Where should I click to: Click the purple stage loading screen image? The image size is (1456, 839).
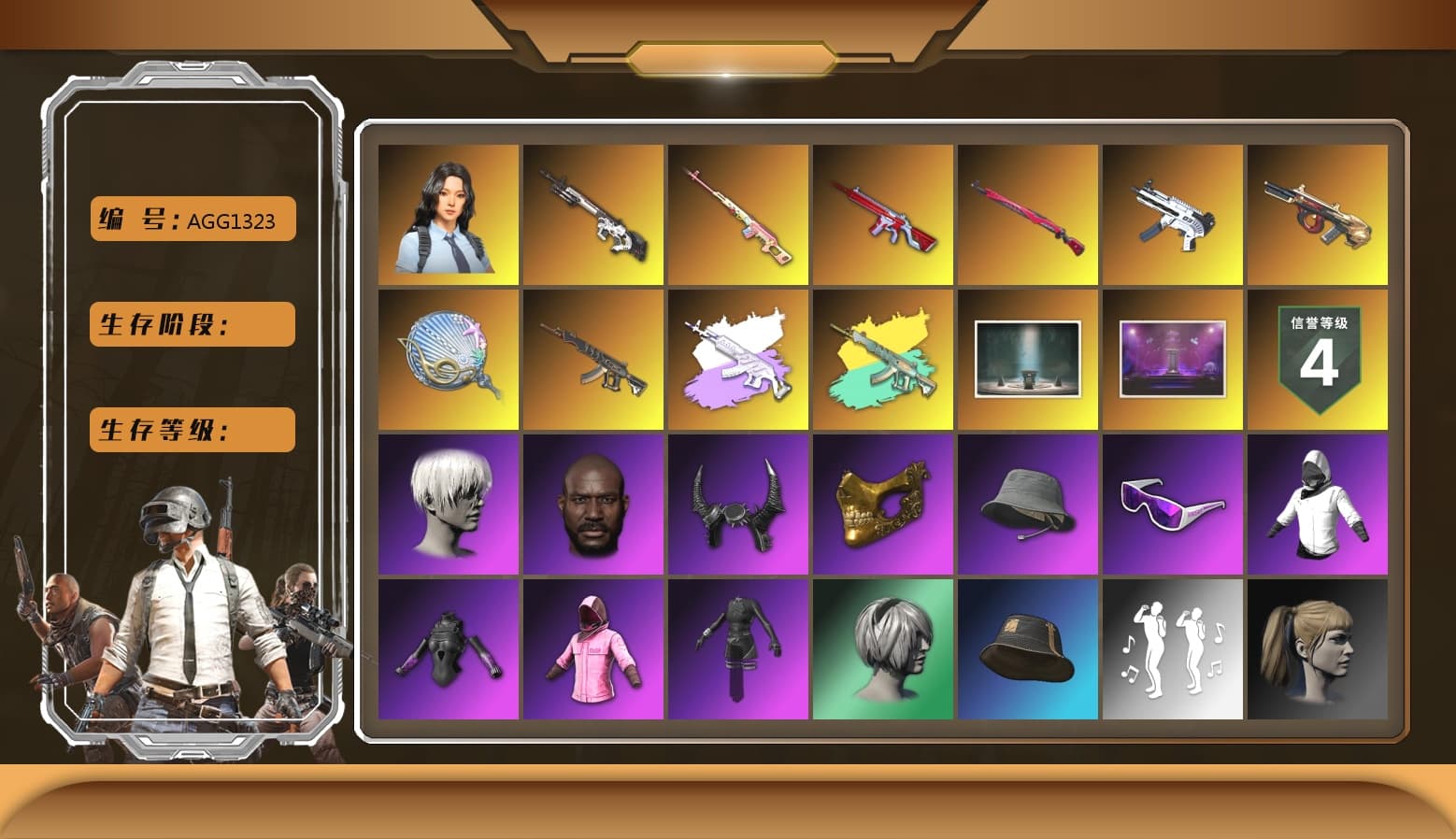click(x=1173, y=360)
